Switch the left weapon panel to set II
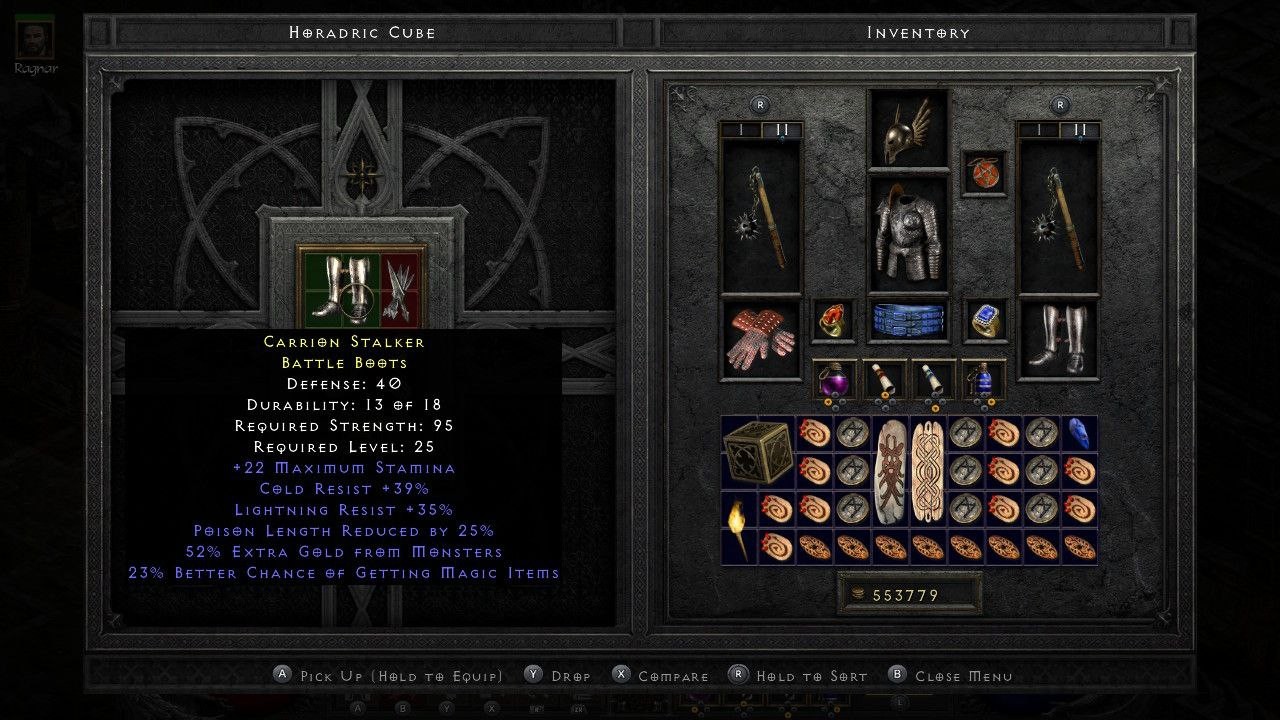 pyautogui.click(x=783, y=129)
